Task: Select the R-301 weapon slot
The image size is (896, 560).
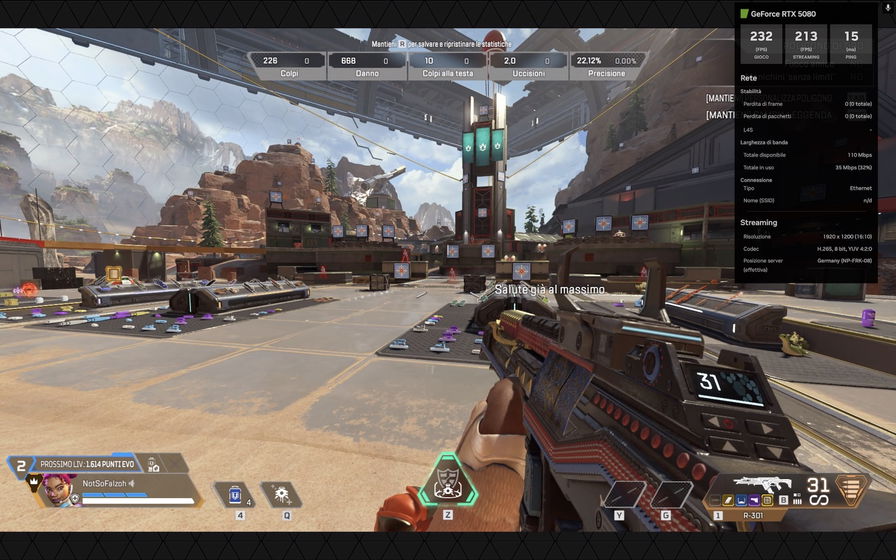Action: 758,515
